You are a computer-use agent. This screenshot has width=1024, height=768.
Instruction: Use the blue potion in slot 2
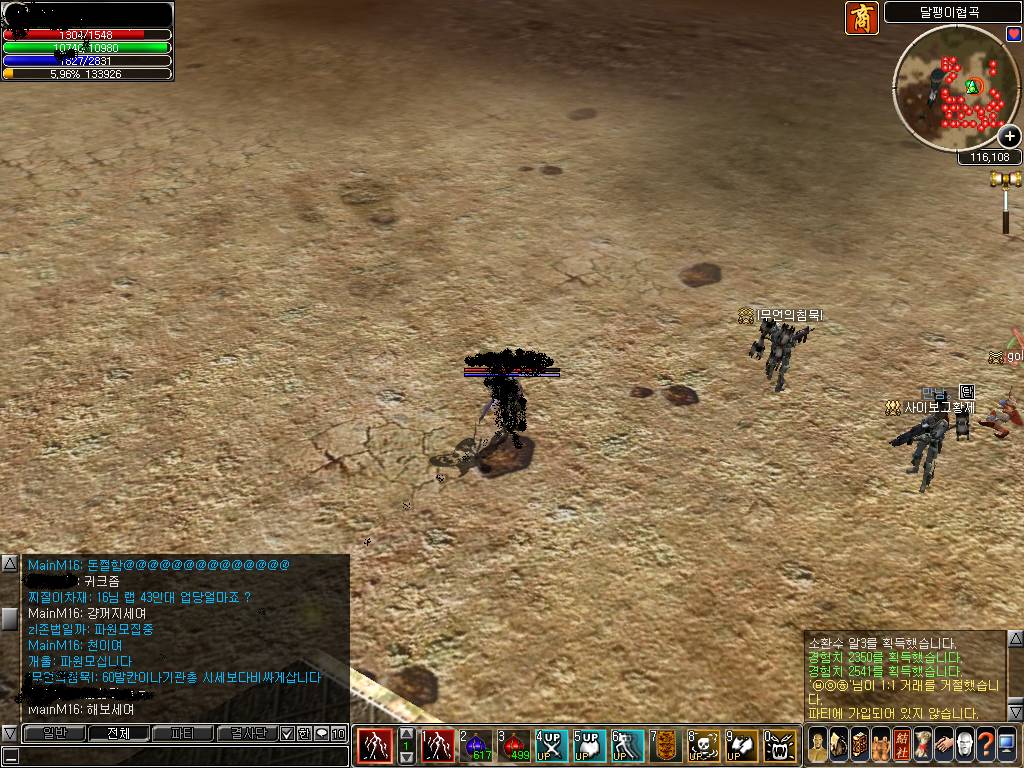[x=477, y=746]
